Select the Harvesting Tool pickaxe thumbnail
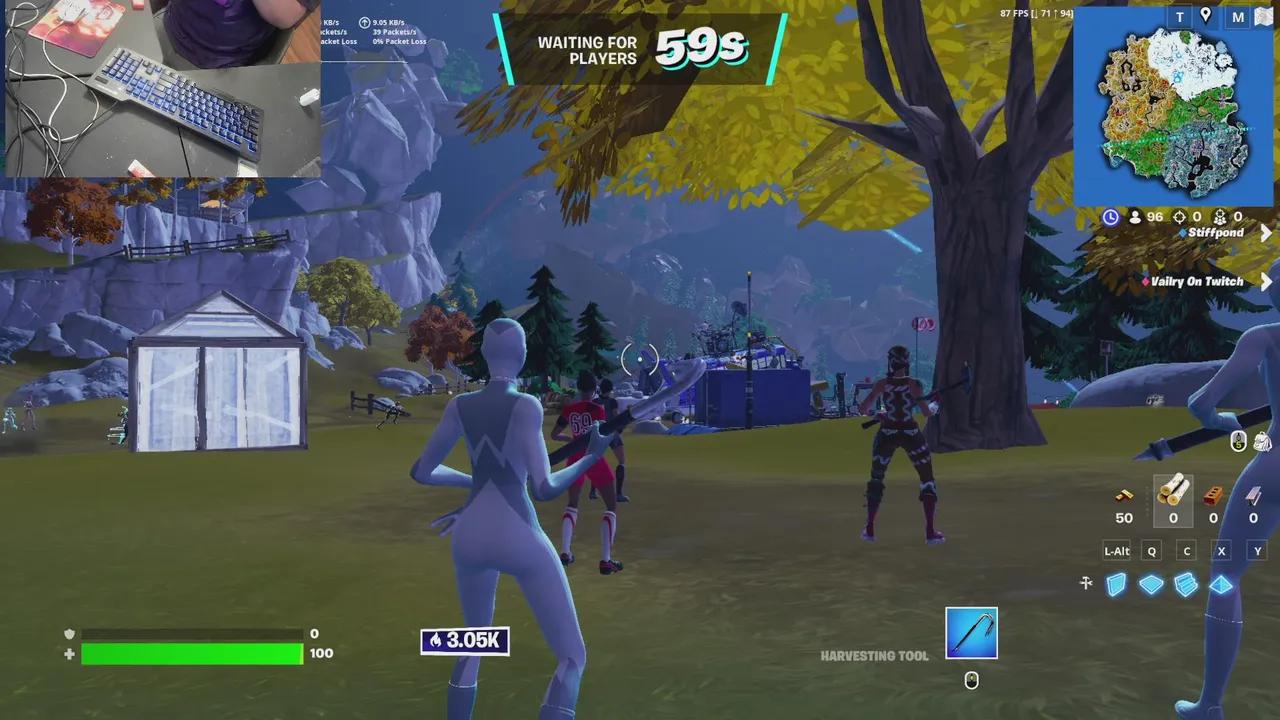 pos(970,632)
